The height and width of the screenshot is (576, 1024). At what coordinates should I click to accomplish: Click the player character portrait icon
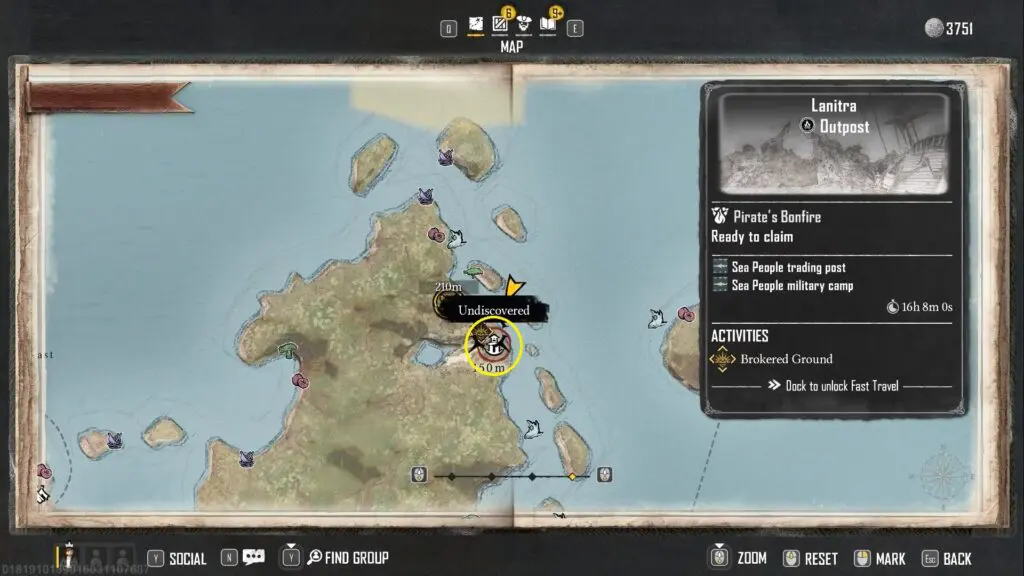69,555
